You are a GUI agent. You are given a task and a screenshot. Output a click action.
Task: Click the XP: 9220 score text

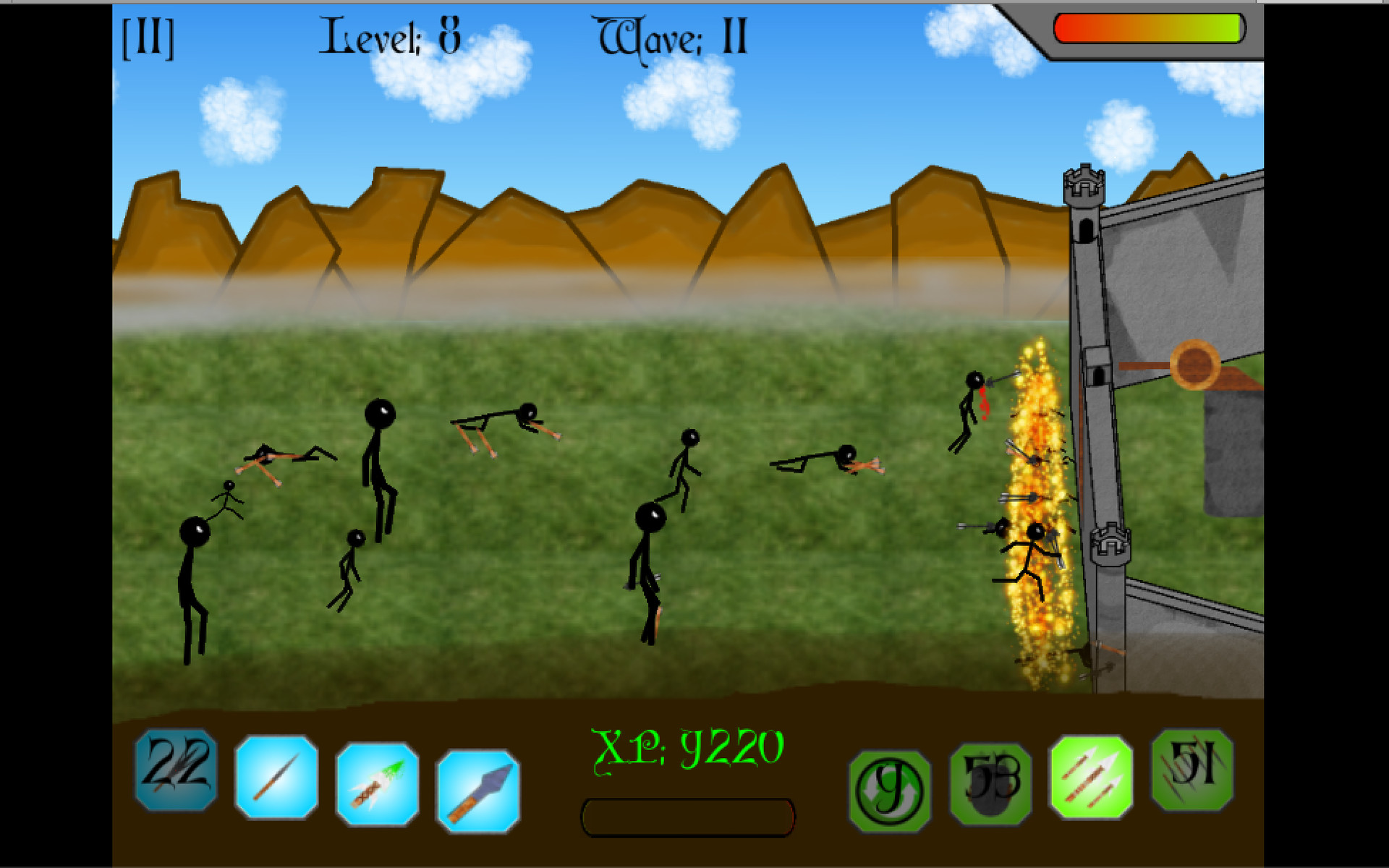(x=687, y=752)
